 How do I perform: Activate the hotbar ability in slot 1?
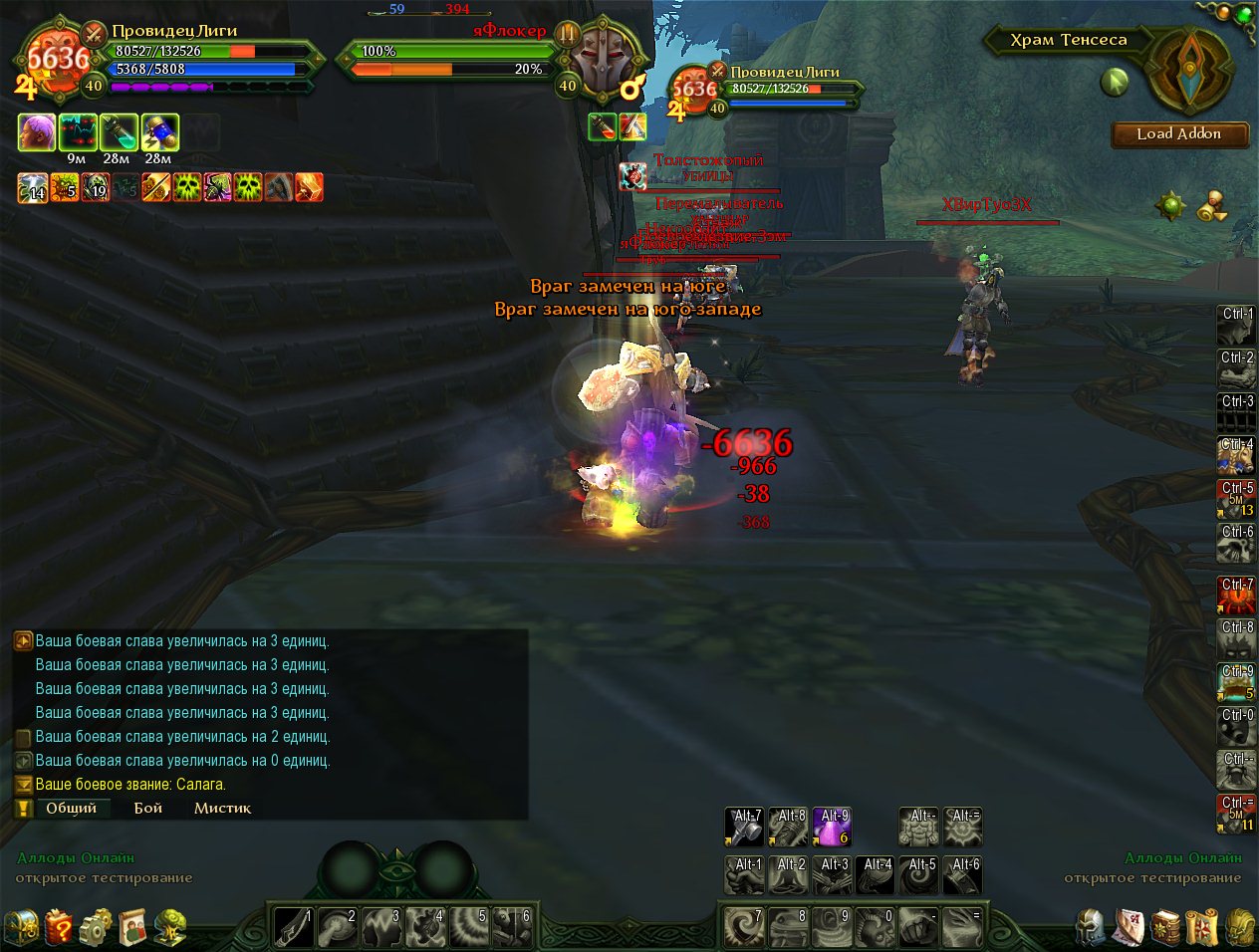coord(293,927)
